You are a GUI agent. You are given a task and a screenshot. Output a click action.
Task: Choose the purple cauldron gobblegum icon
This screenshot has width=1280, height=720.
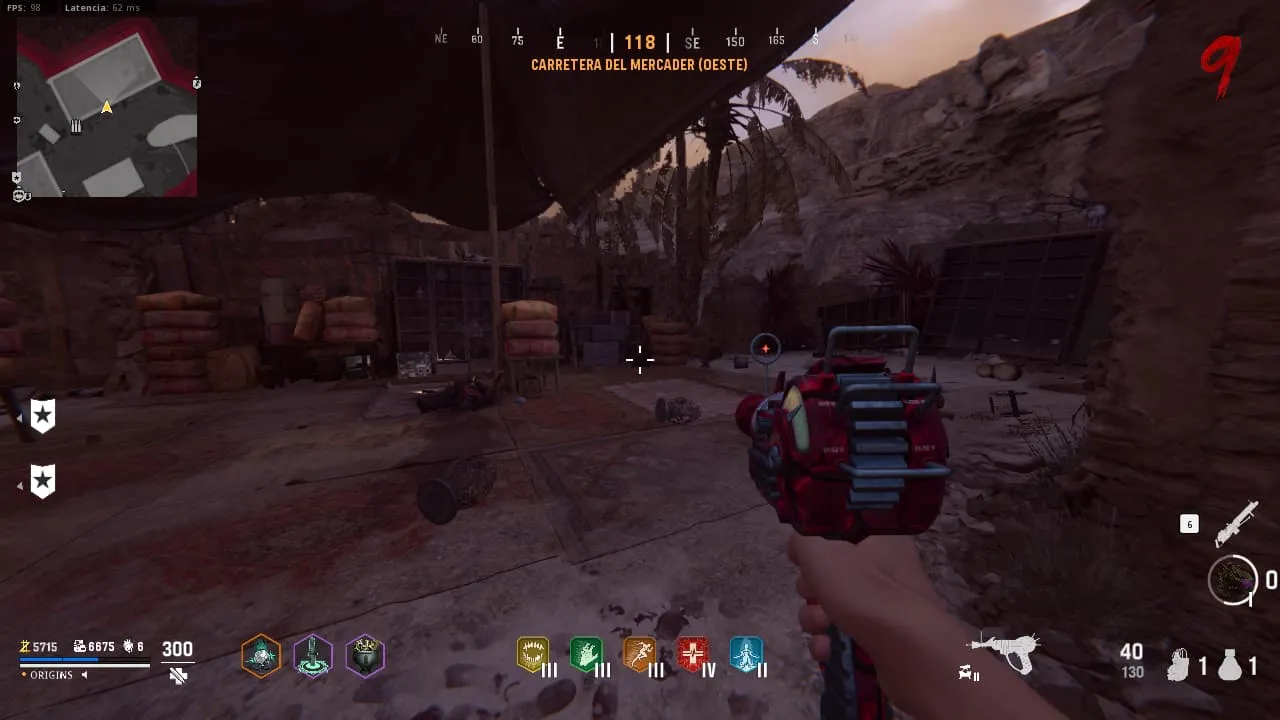pos(365,656)
